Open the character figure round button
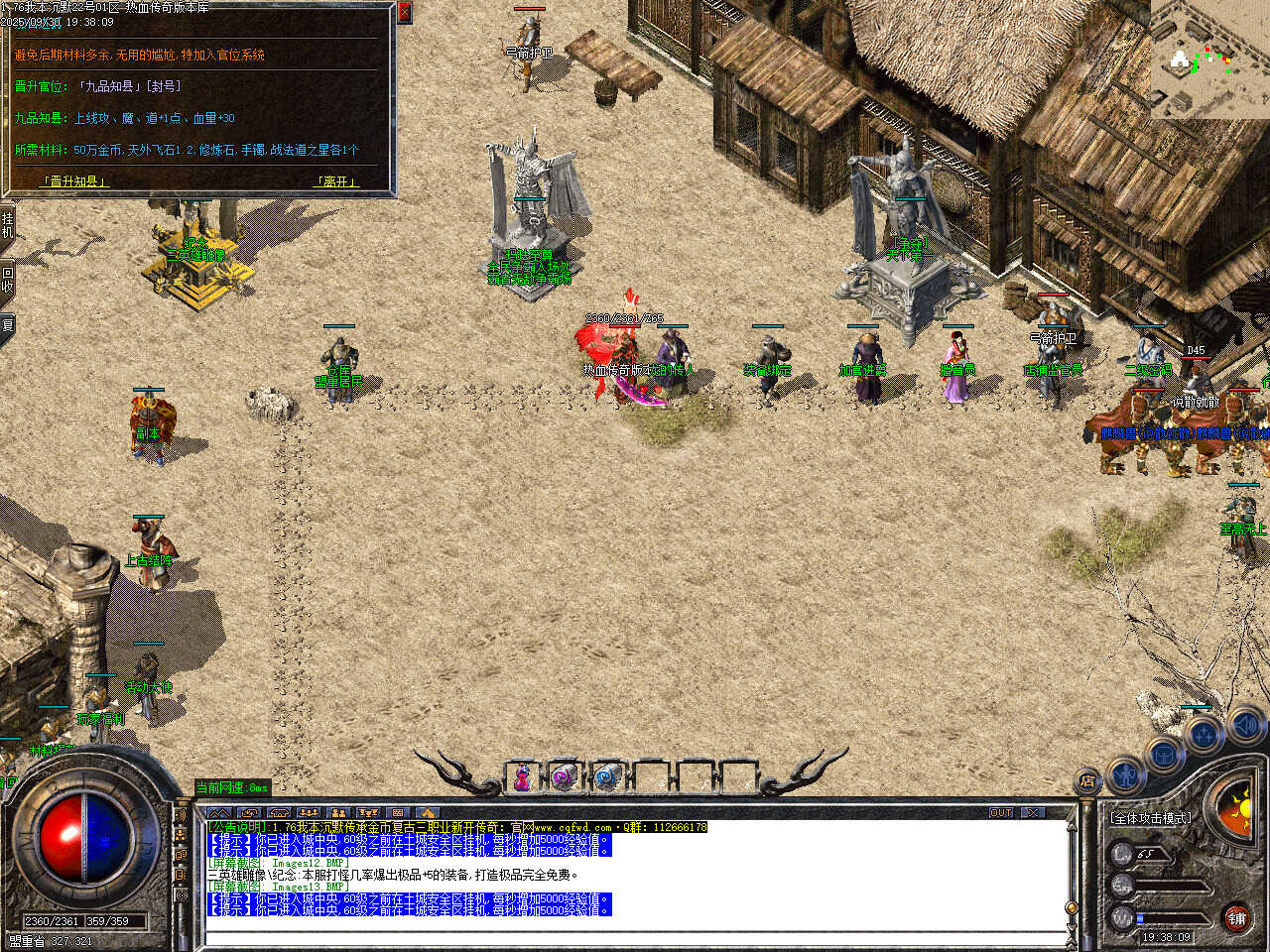The image size is (1270, 952). 1125,773
